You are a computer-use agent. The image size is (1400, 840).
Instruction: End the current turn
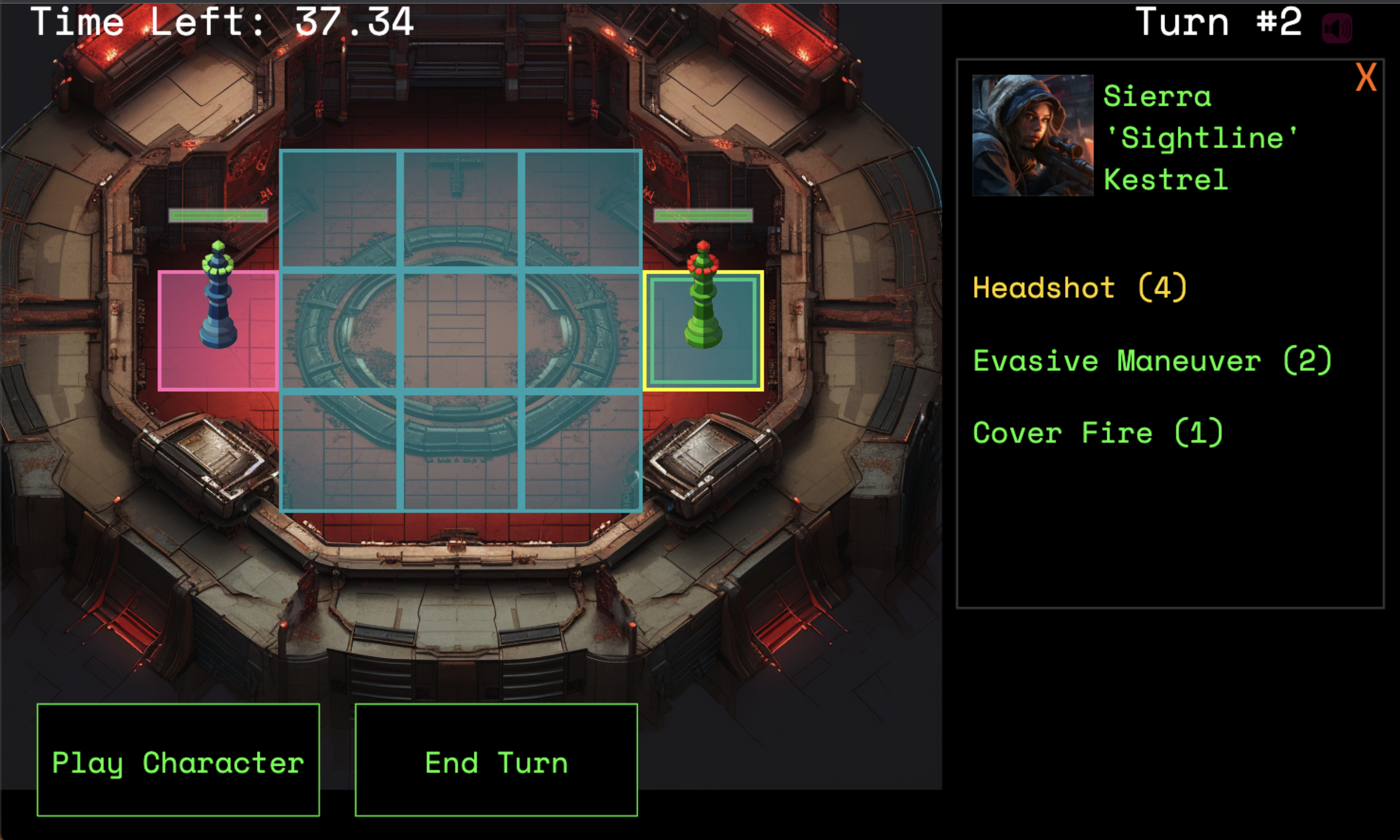pyautogui.click(x=496, y=760)
